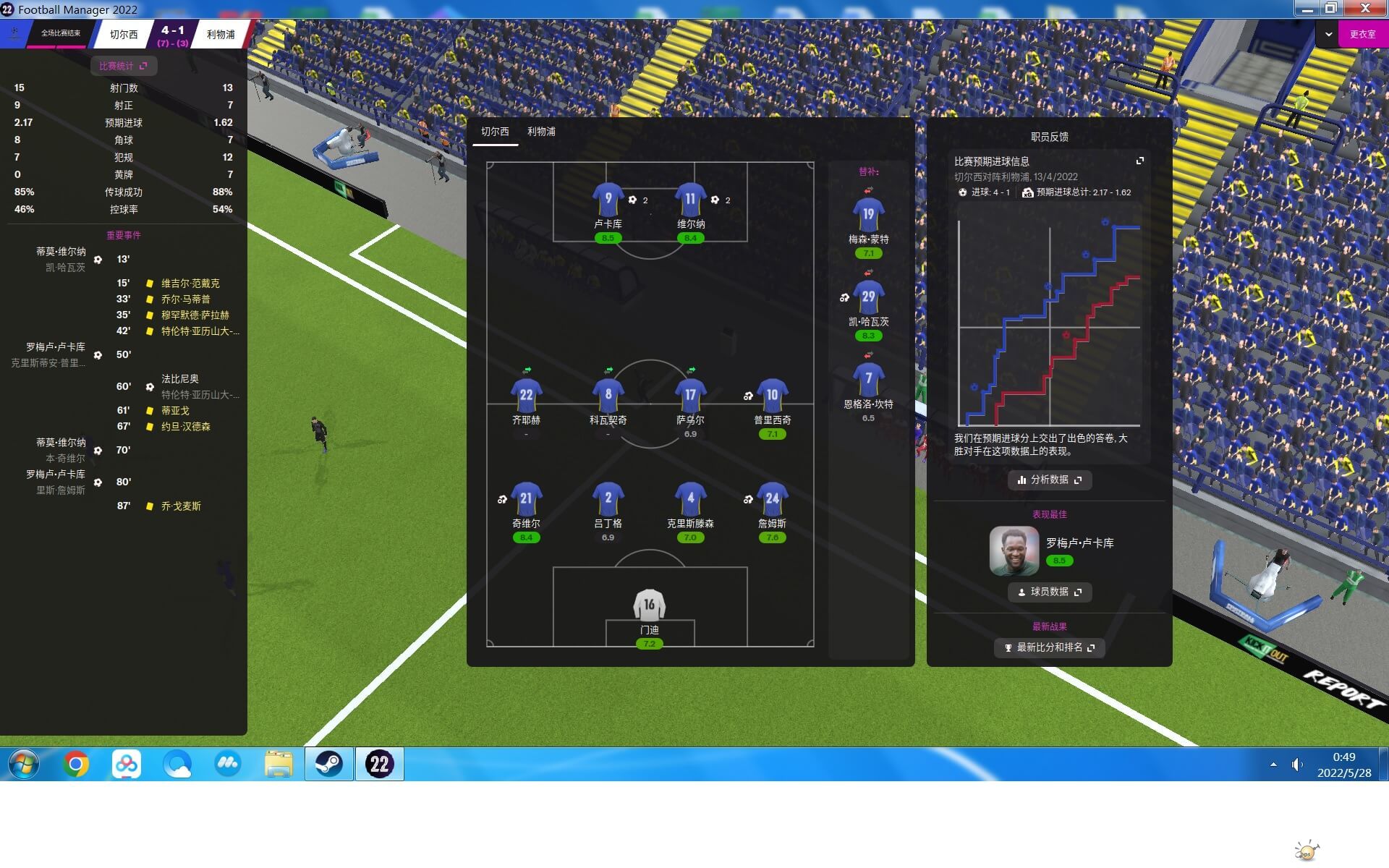Expand the dropdown arrow beside 更衣室
The image size is (1389, 868).
click(1328, 34)
